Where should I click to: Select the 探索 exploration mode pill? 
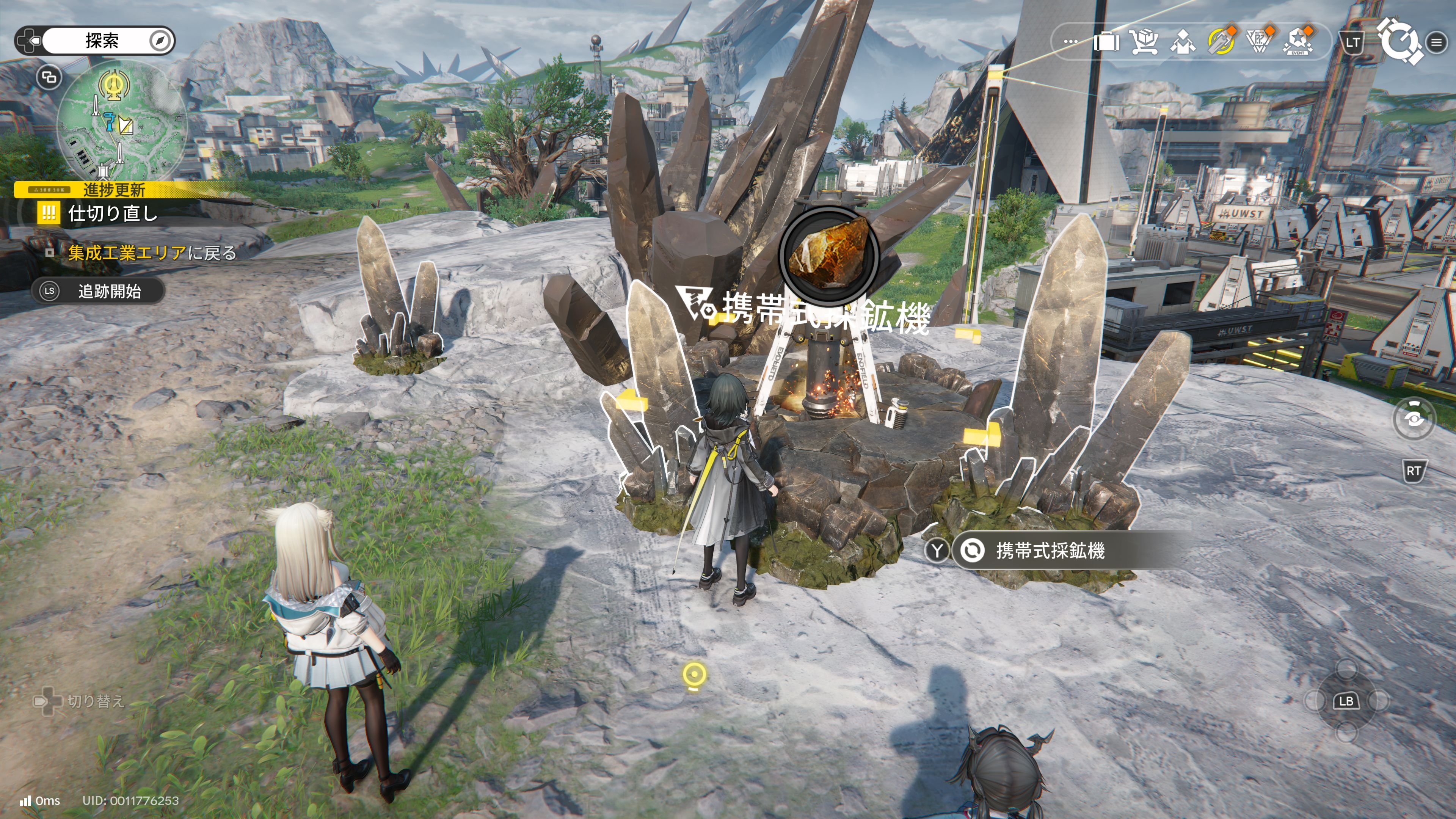point(102,41)
